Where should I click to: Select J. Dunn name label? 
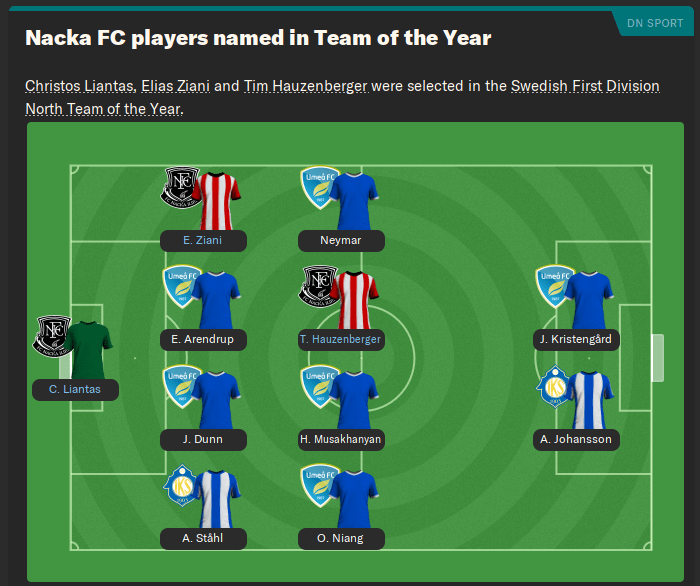(202, 439)
